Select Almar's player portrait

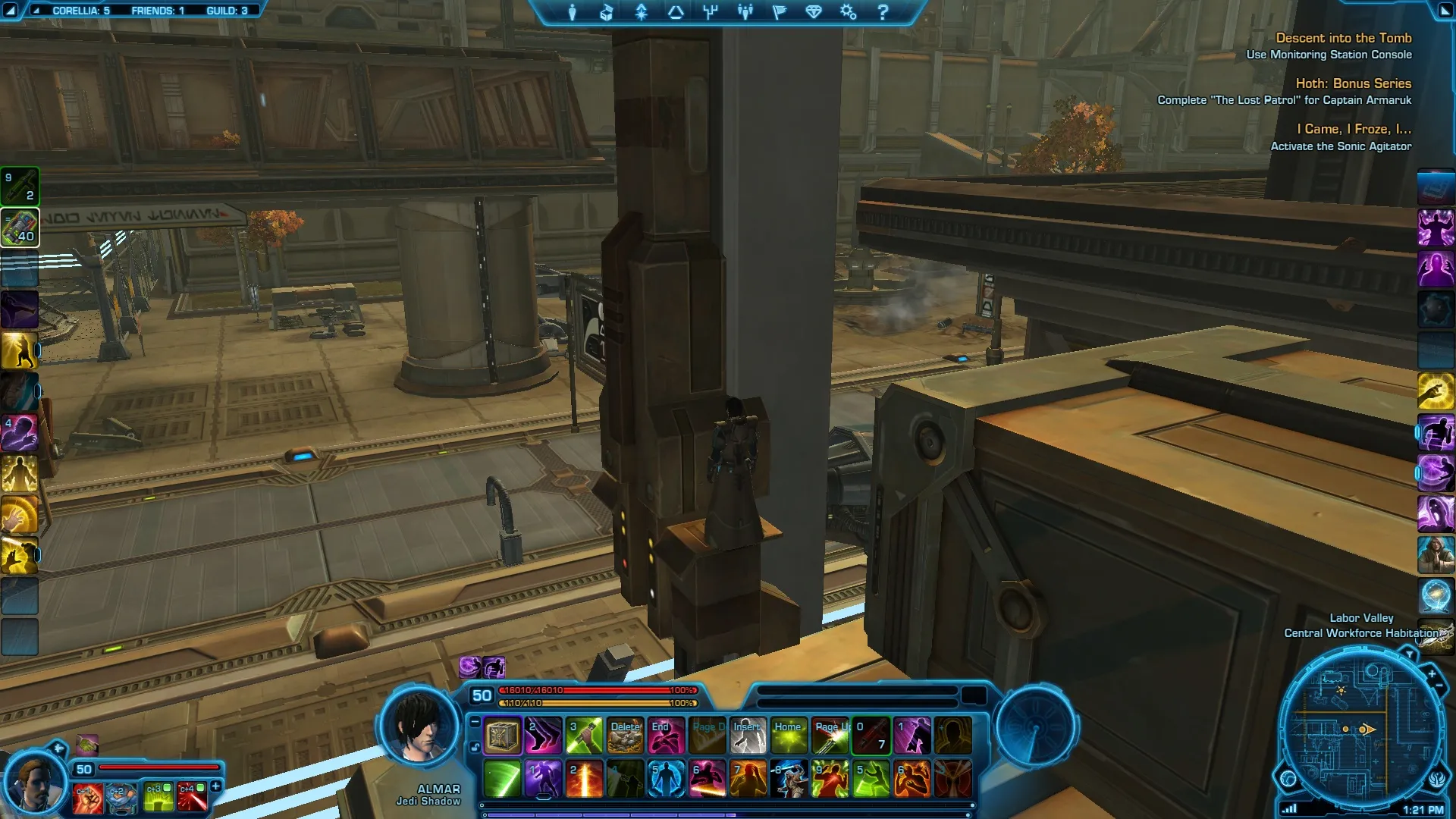[x=419, y=728]
